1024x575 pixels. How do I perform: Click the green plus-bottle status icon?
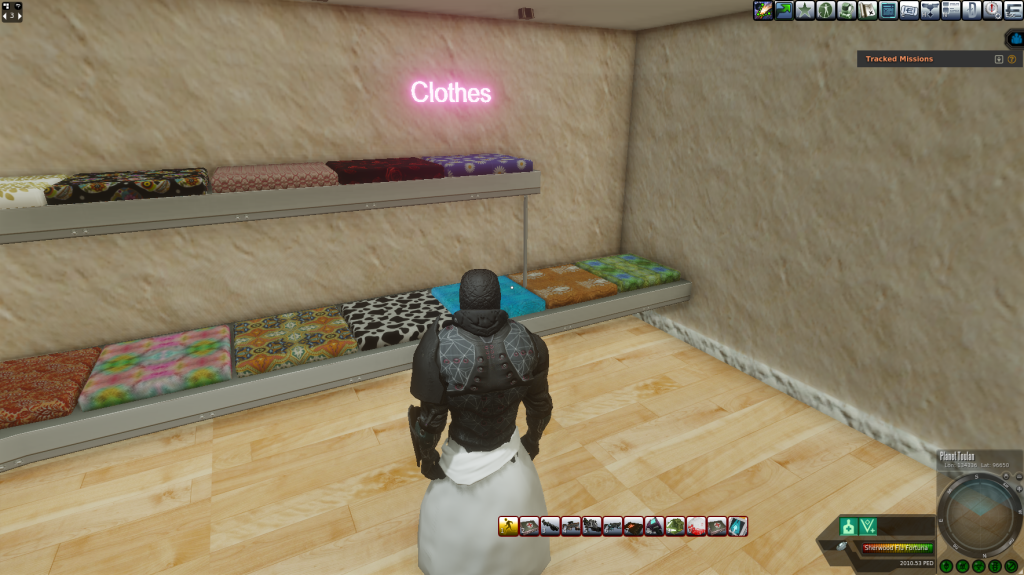[848, 526]
